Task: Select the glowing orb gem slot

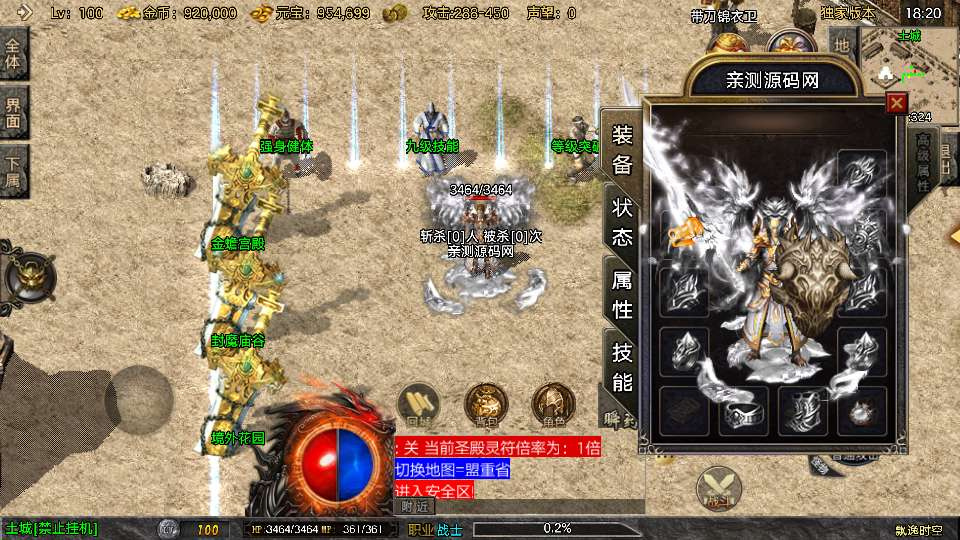Action: pos(862,412)
